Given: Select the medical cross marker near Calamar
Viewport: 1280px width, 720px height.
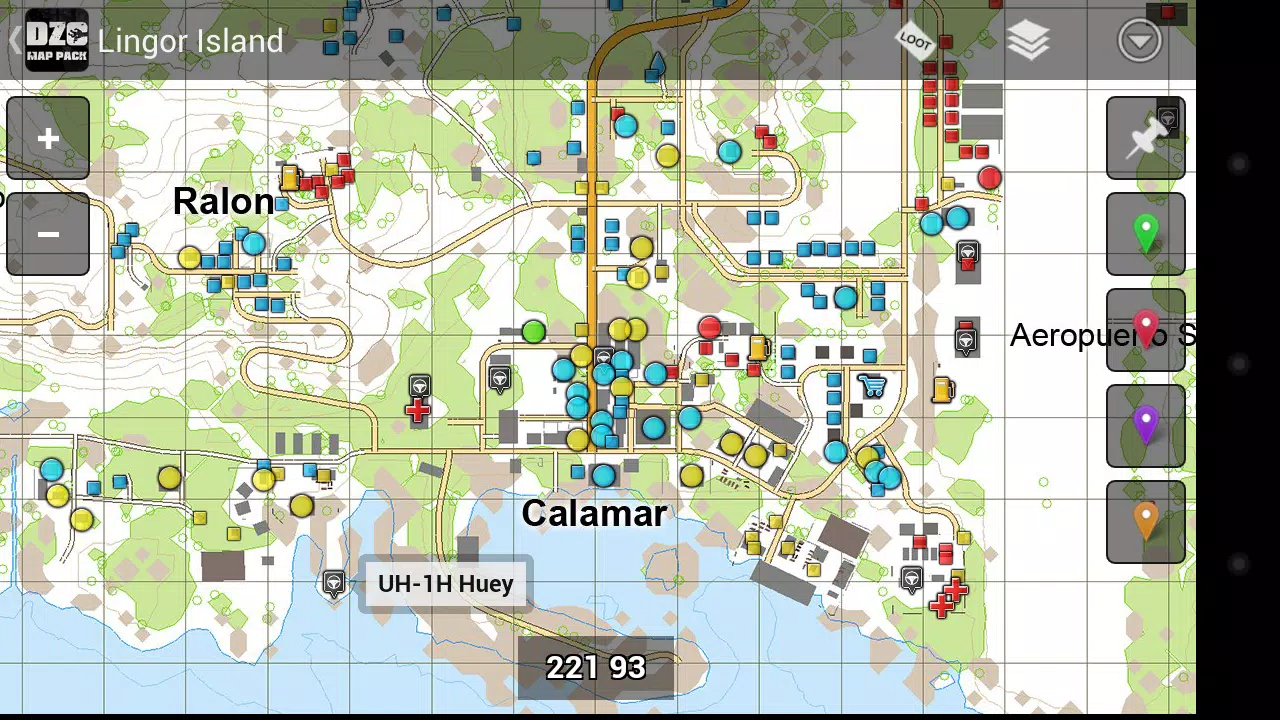Looking at the screenshot, I should point(418,408).
